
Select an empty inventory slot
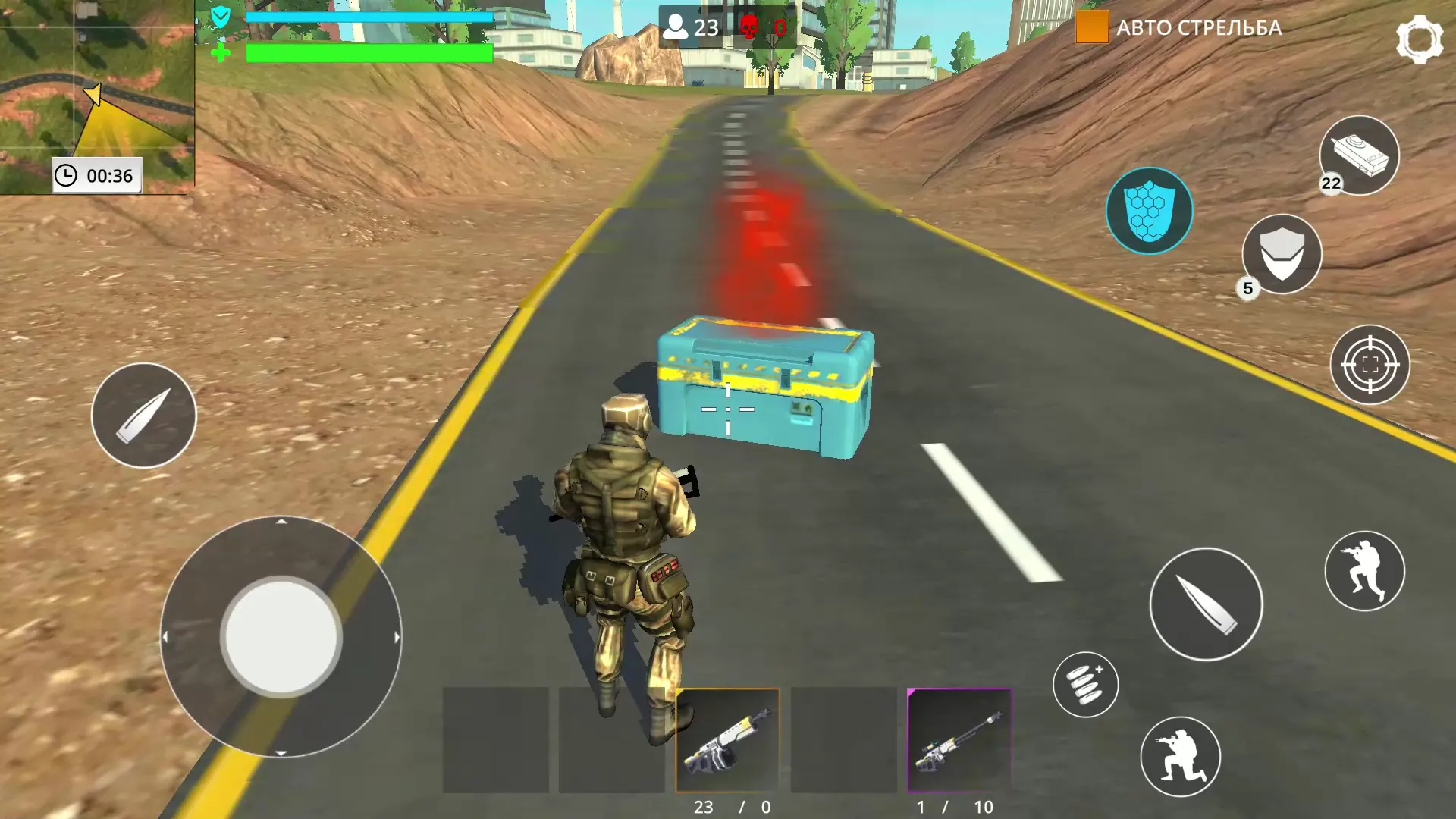tap(497, 739)
